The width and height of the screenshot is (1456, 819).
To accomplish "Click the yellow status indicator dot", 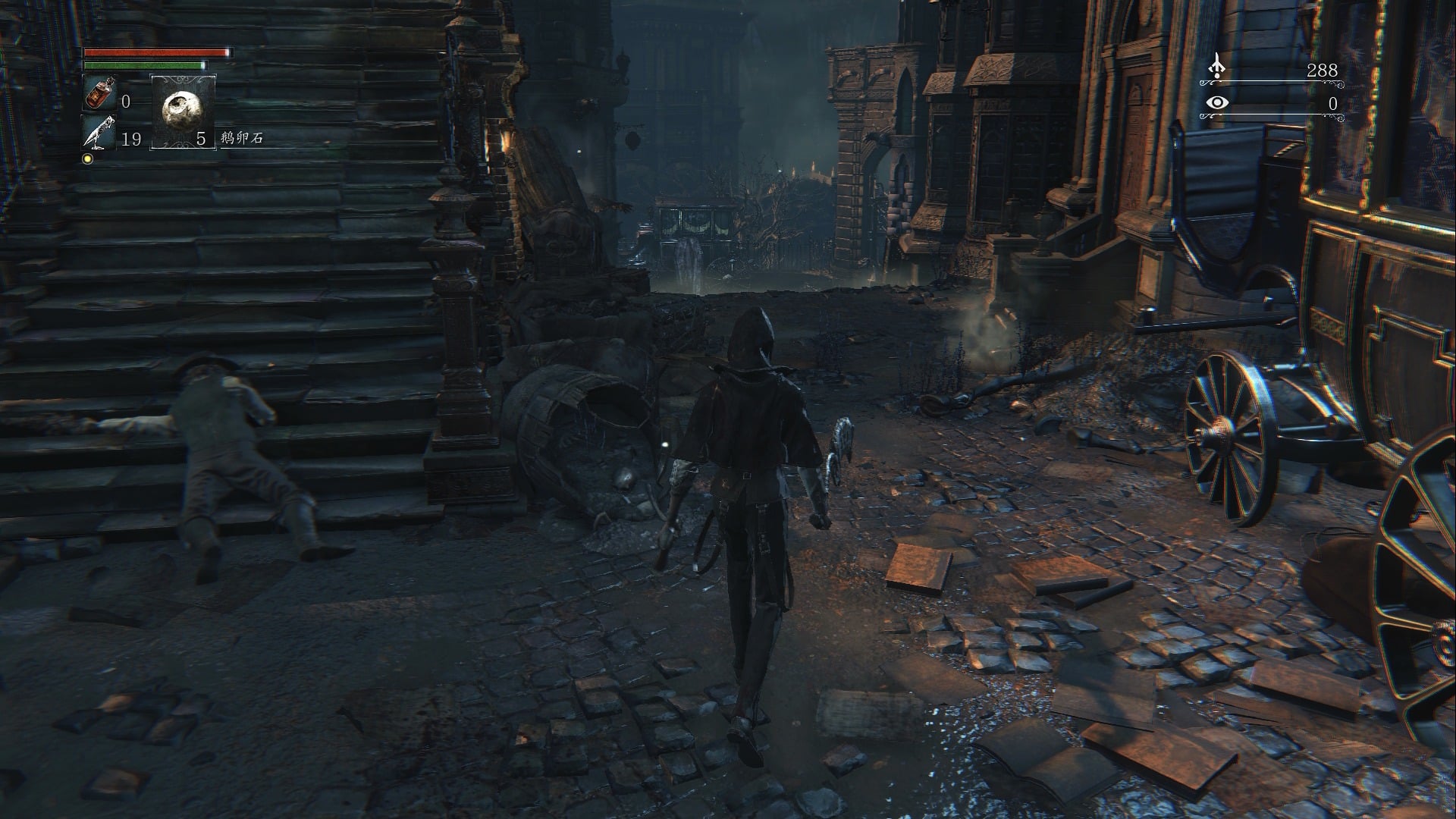I will click(88, 159).
